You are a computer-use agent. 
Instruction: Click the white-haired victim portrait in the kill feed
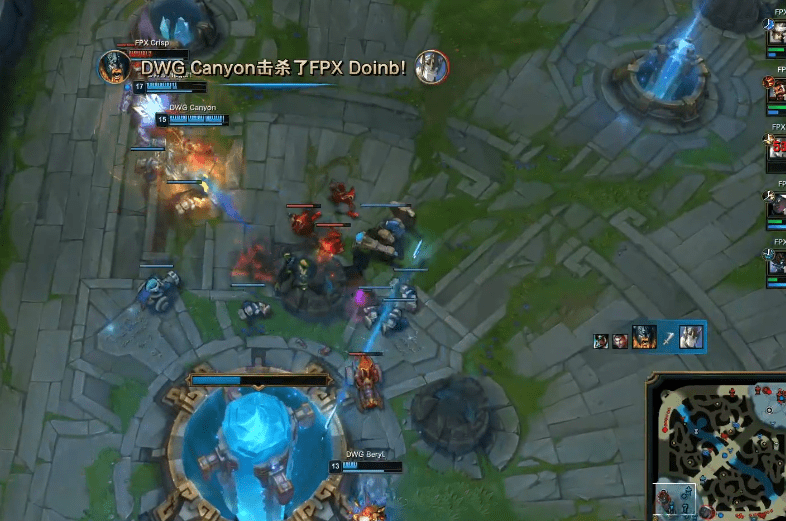[x=692, y=338]
